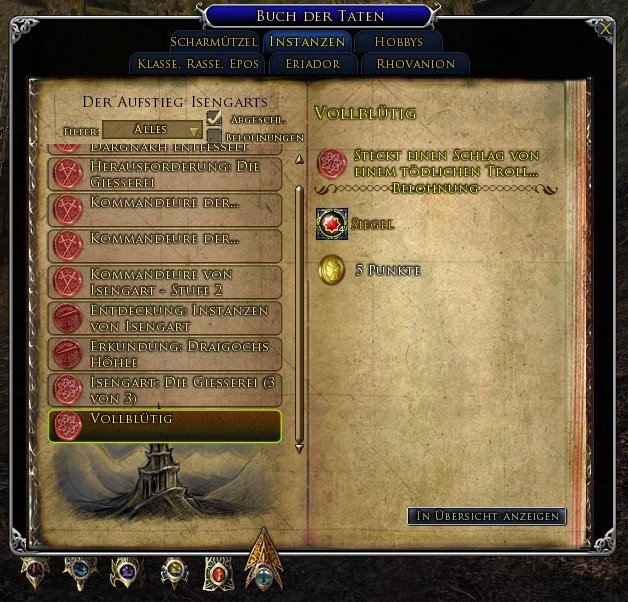
Task: Close the Buch der Taten window
Action: [x=605, y=29]
